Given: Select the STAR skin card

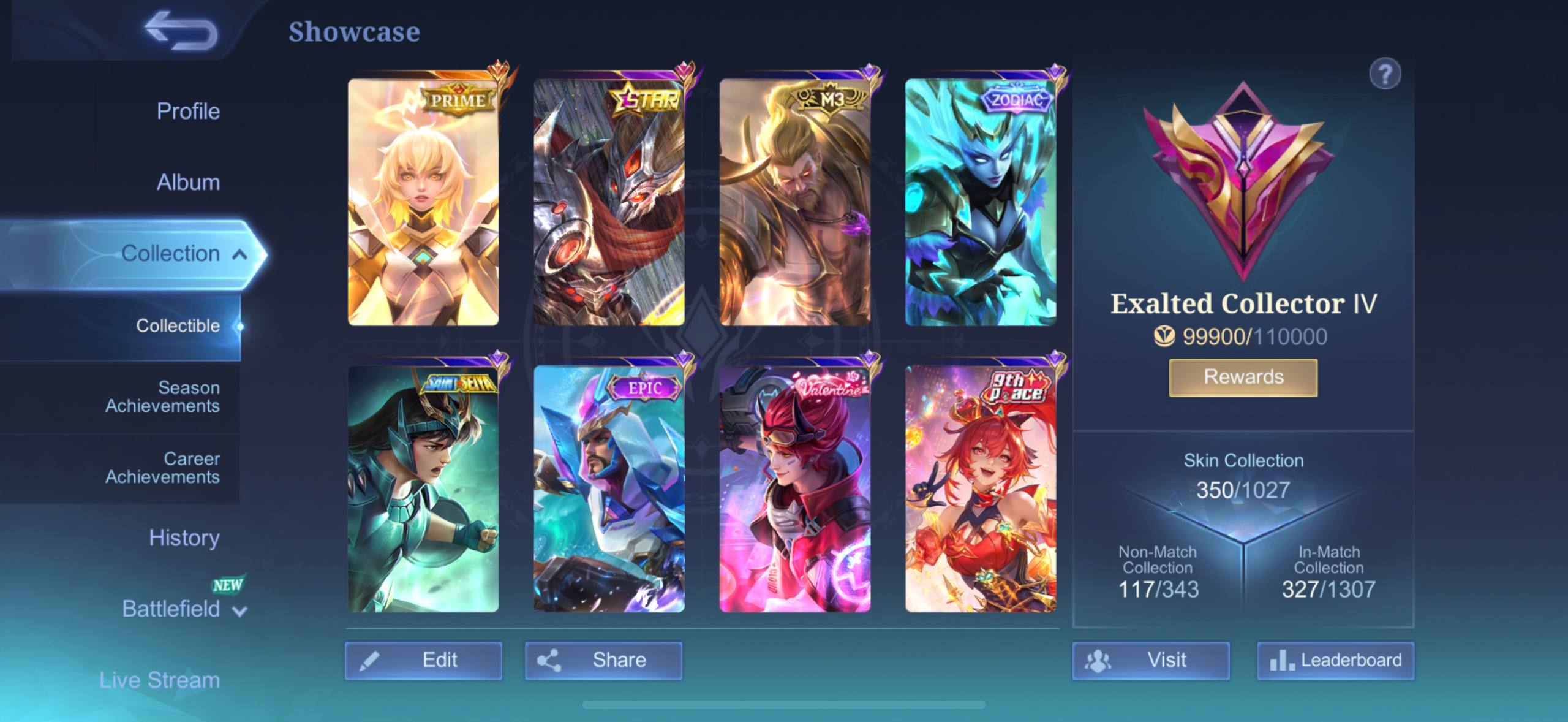Looking at the screenshot, I should coord(609,202).
